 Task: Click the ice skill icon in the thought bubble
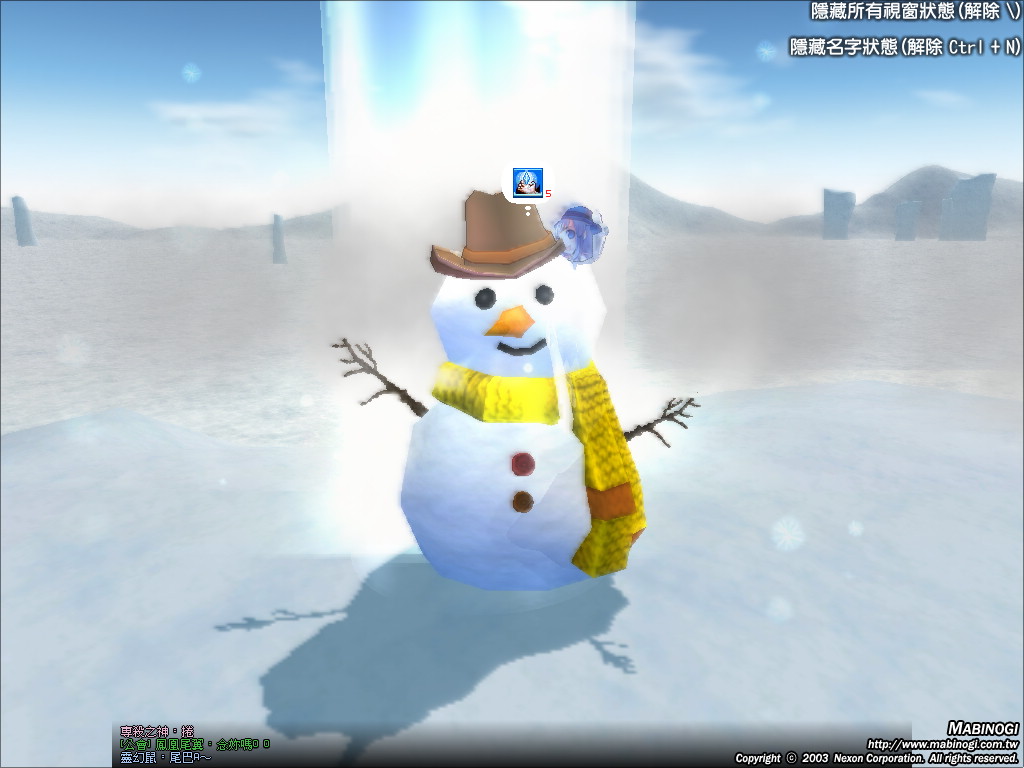point(527,182)
